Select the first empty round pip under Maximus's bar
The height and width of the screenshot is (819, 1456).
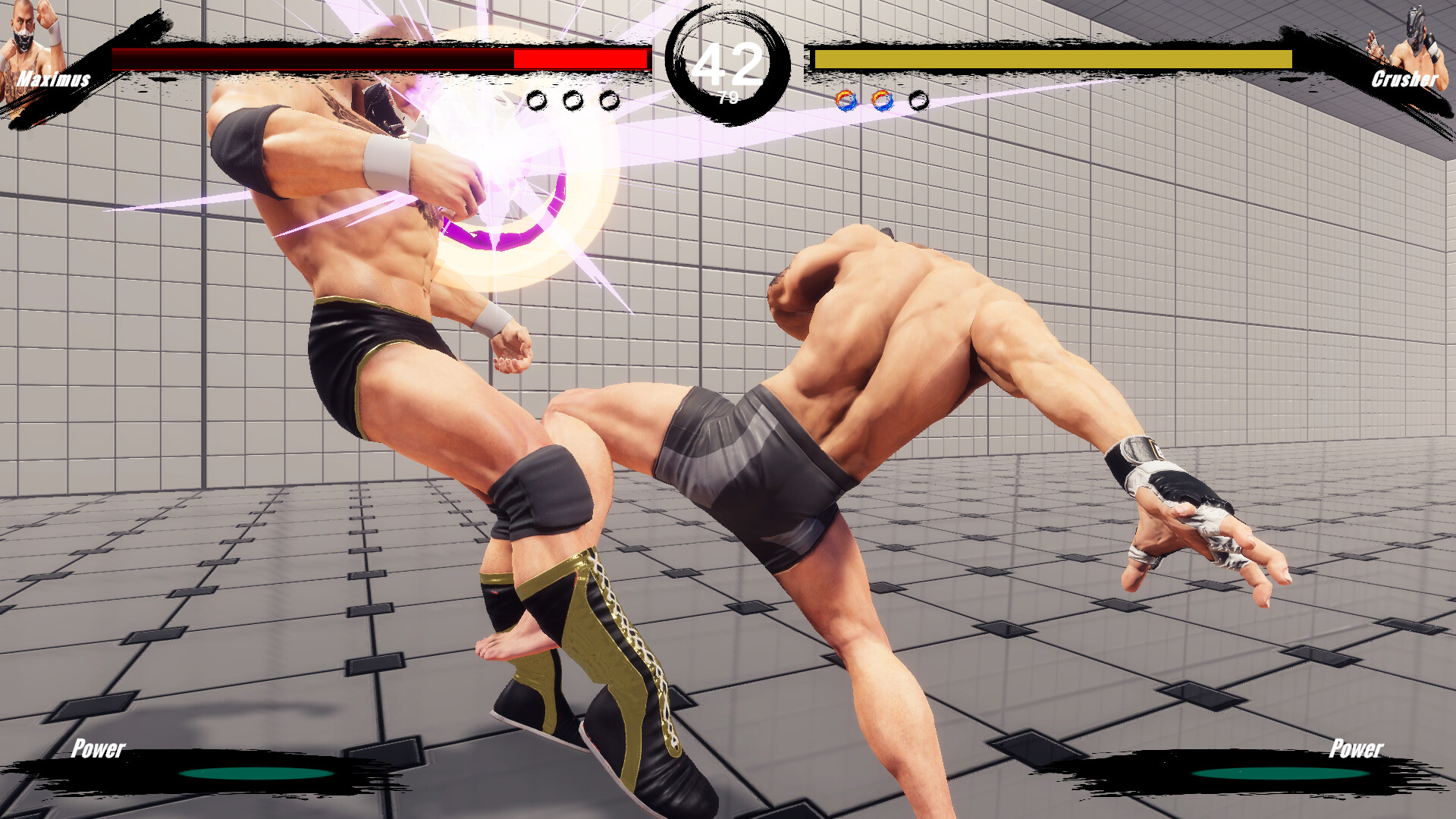(x=538, y=99)
